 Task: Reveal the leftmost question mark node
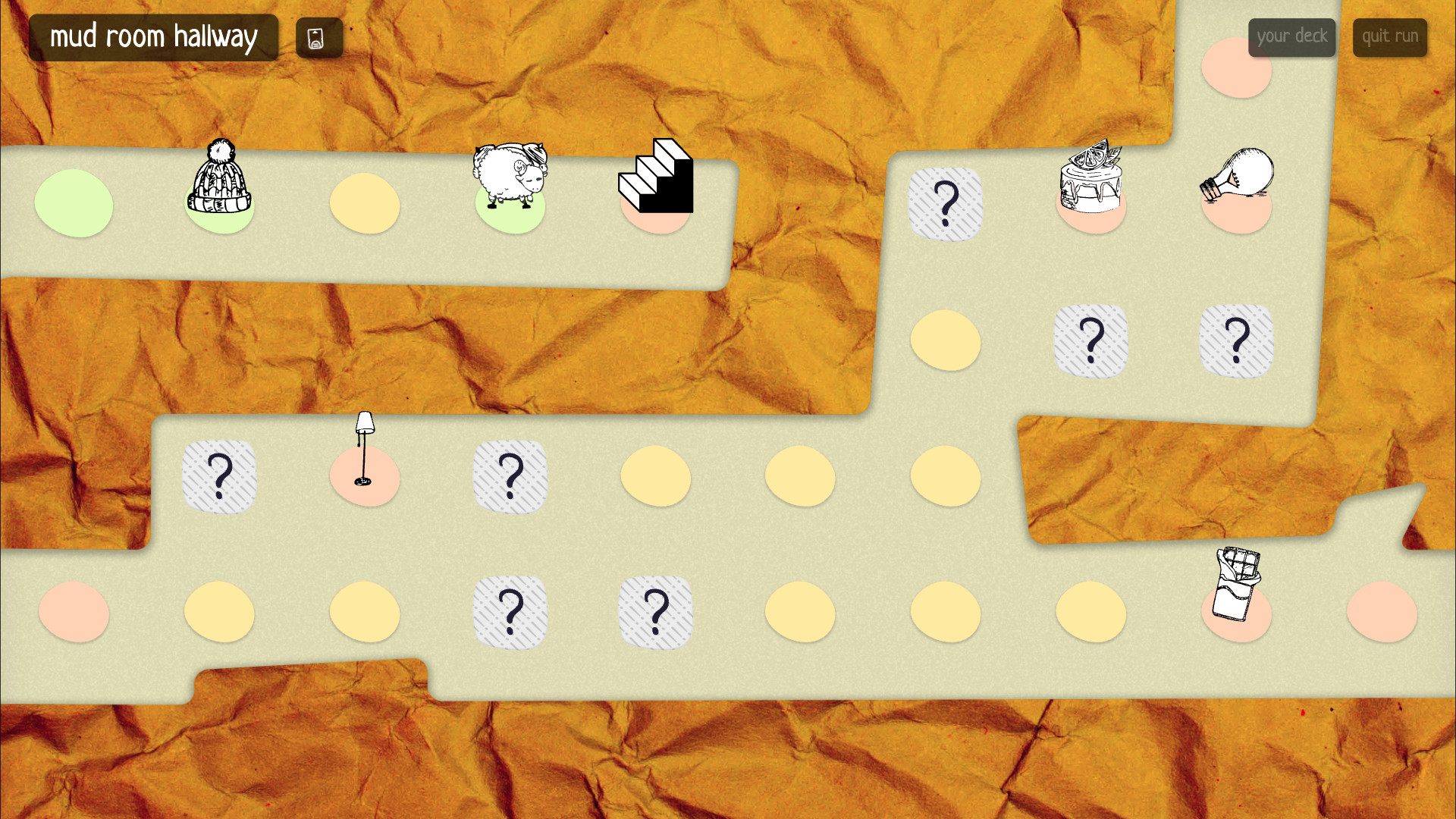click(219, 477)
